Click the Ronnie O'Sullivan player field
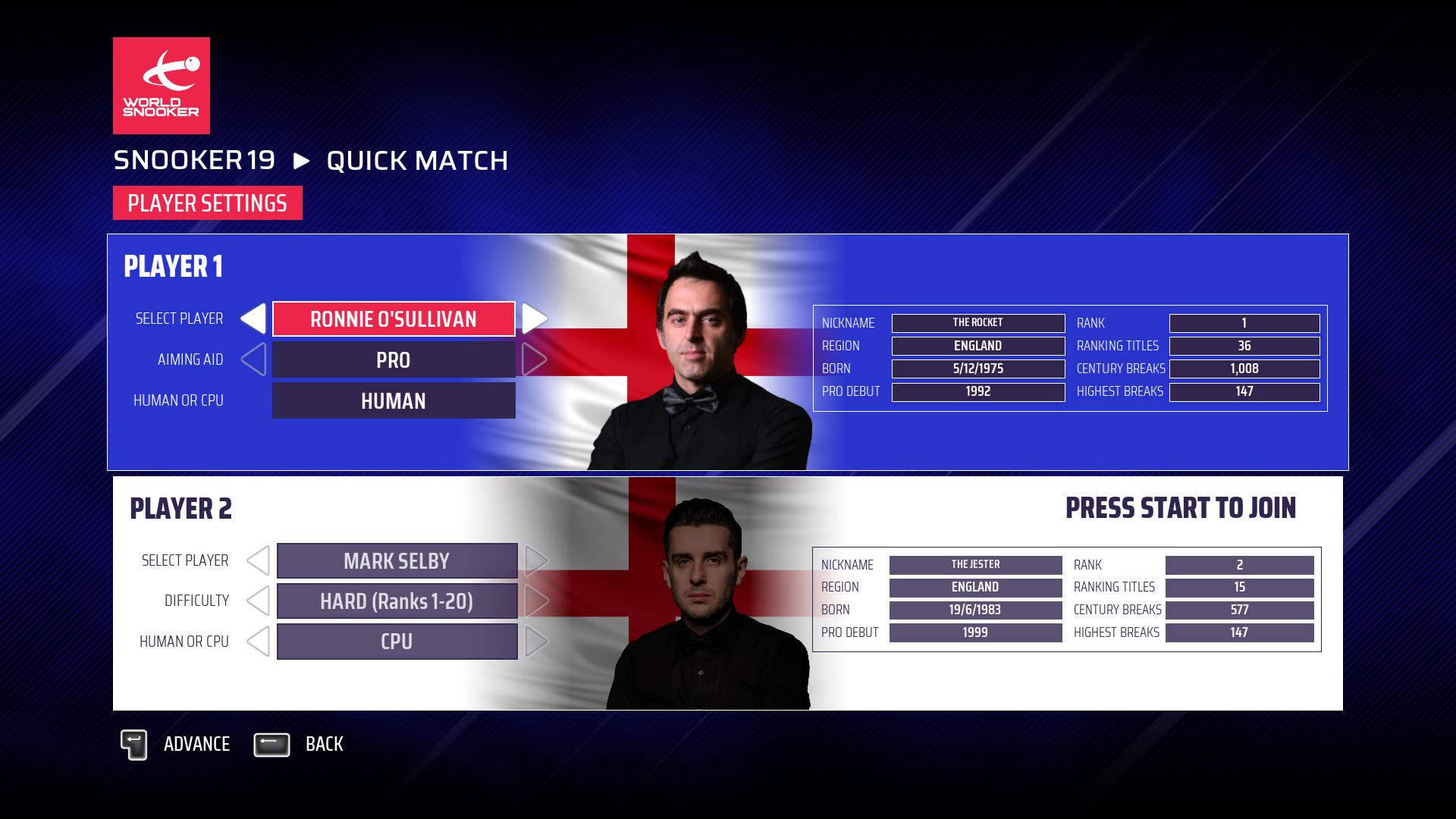The width and height of the screenshot is (1456, 819). coord(394,319)
